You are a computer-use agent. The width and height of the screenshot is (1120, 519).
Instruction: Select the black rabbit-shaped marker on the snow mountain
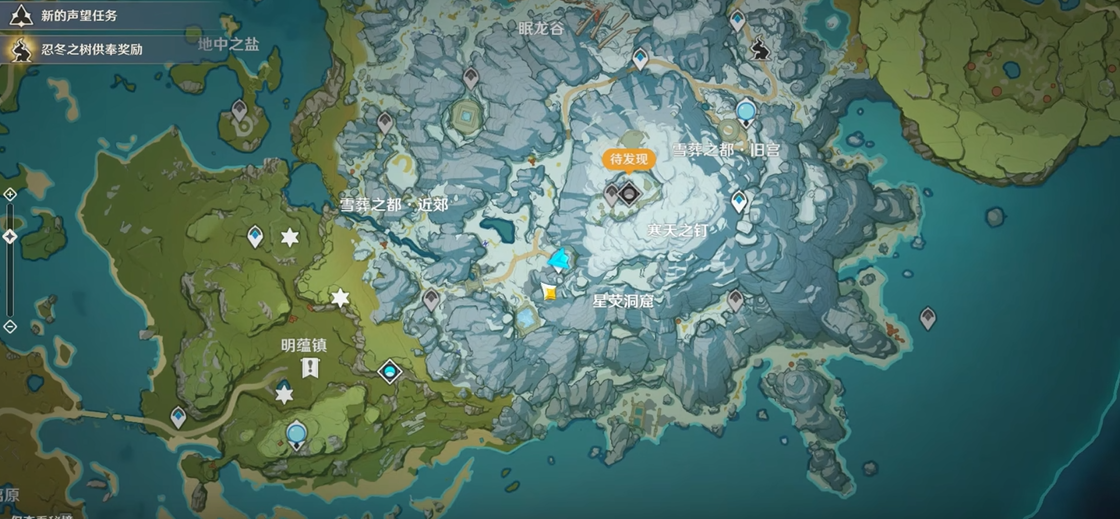click(x=761, y=48)
